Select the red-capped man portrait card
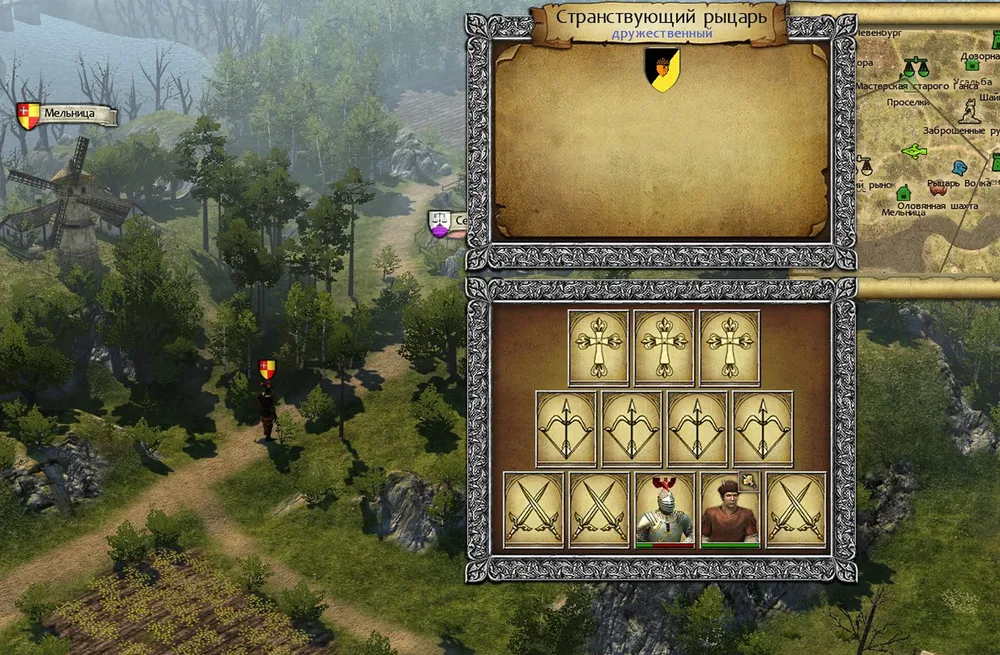1000x655 pixels. tap(730, 510)
